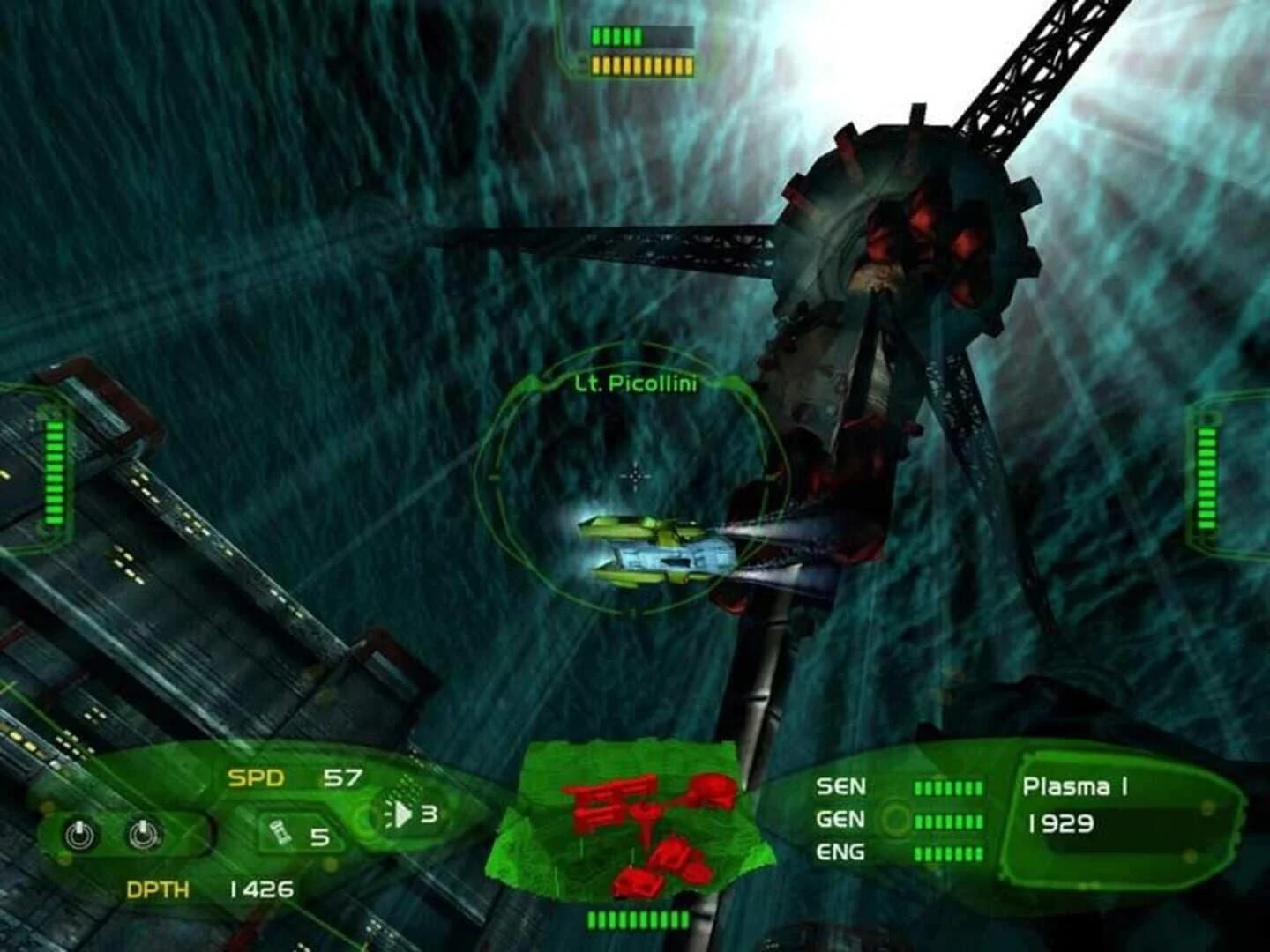
Task: Click the crosshair reticle at screen center
Action: click(635, 476)
